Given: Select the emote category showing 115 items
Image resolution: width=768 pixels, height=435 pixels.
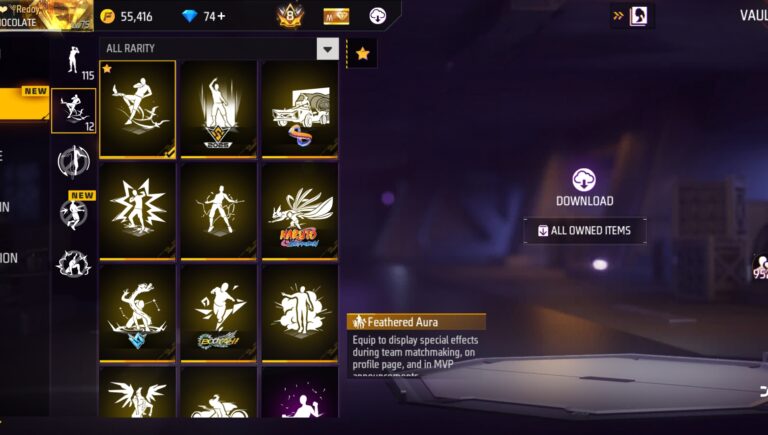Looking at the screenshot, I should (x=73, y=61).
